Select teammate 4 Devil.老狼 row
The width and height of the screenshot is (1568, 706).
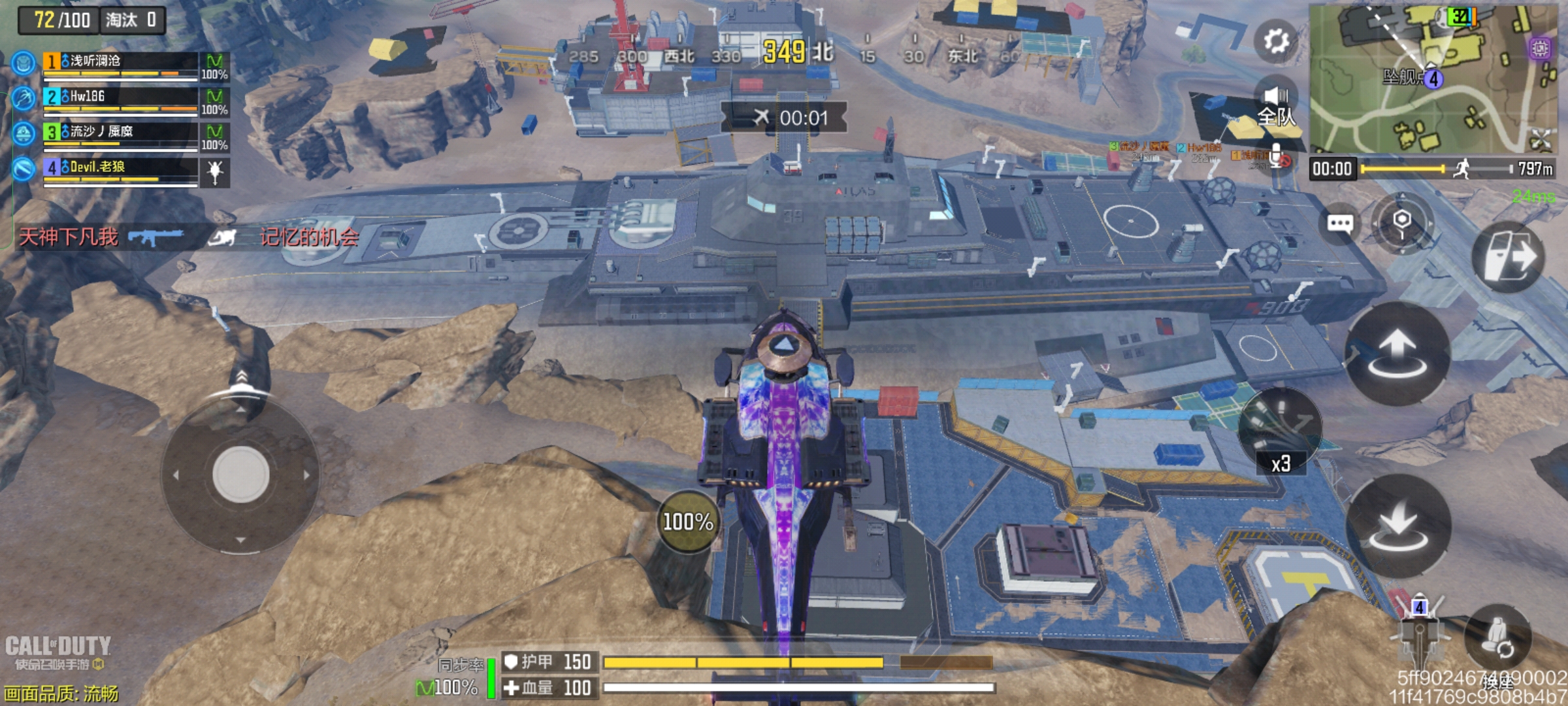(121, 170)
